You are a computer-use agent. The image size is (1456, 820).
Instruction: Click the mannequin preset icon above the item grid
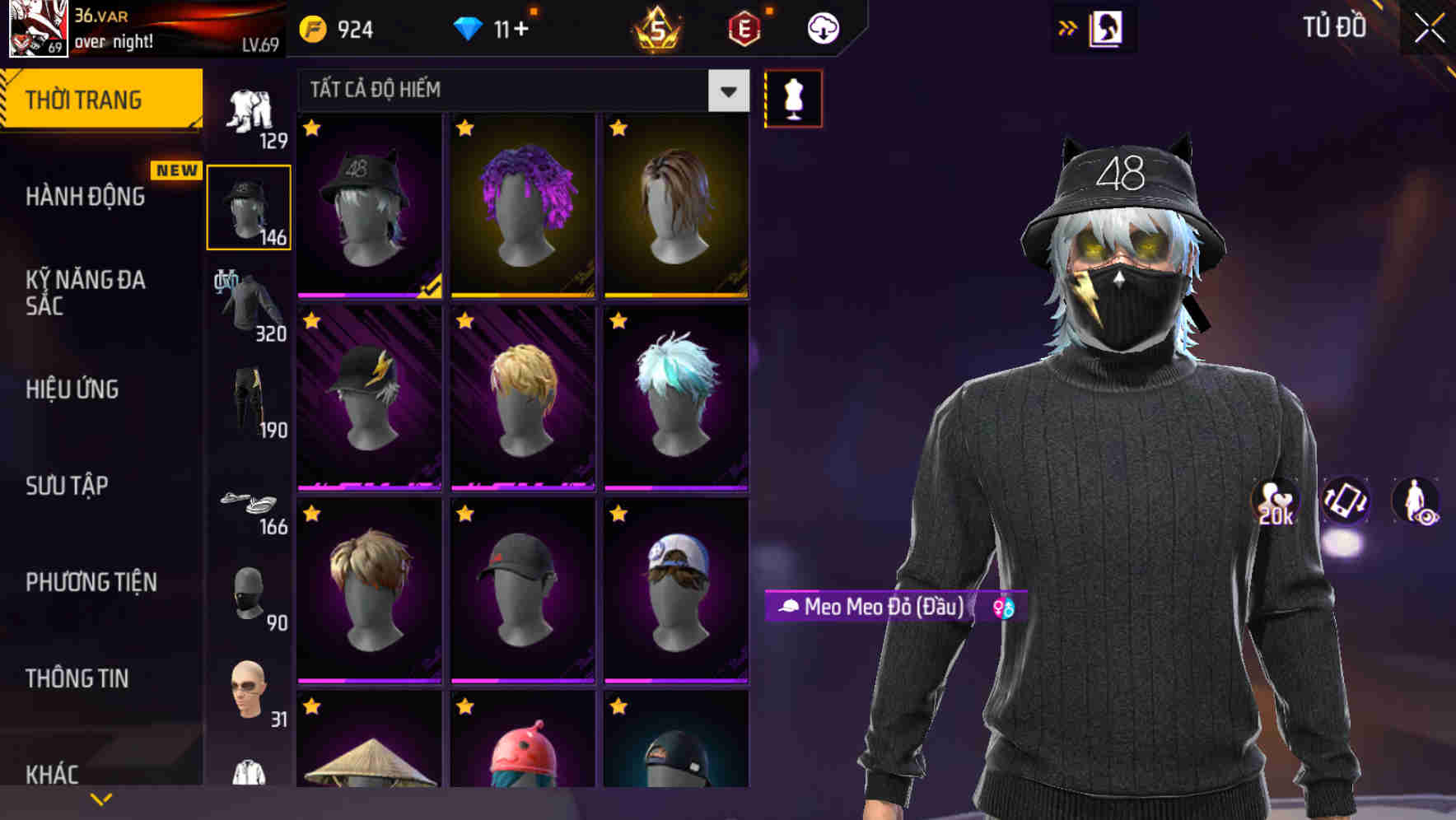pyautogui.click(x=793, y=96)
